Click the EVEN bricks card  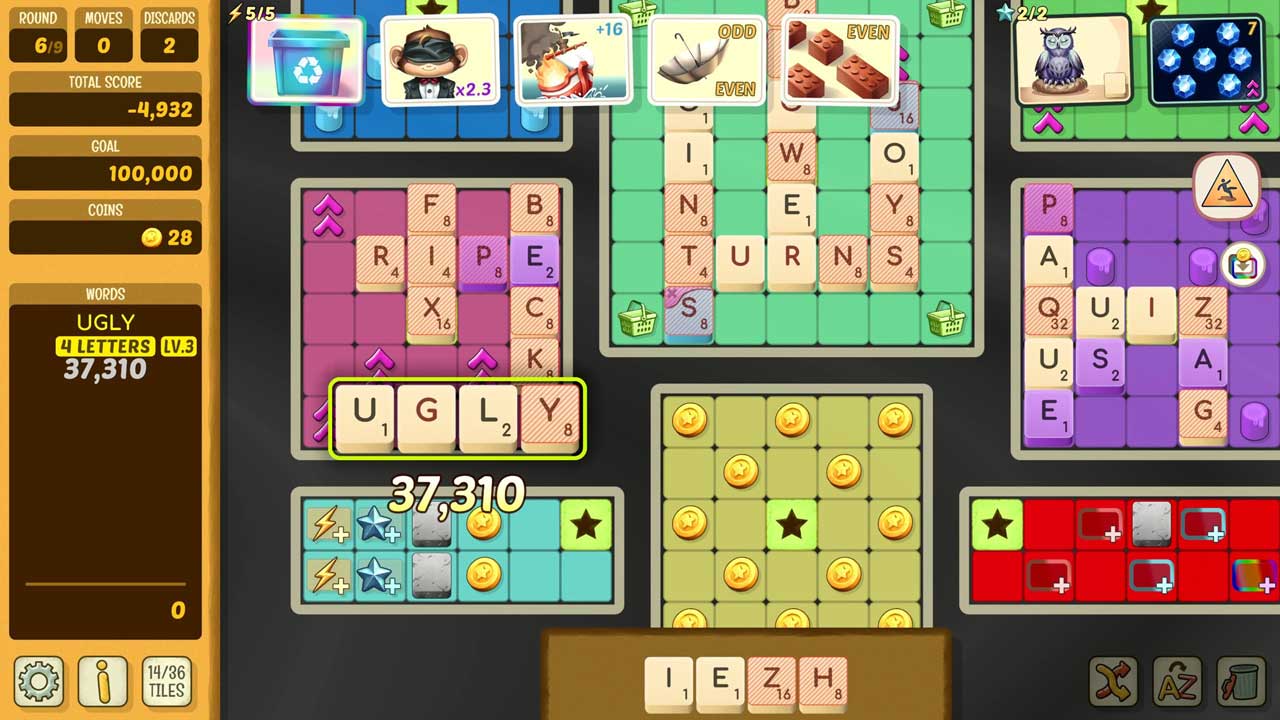(x=838, y=60)
